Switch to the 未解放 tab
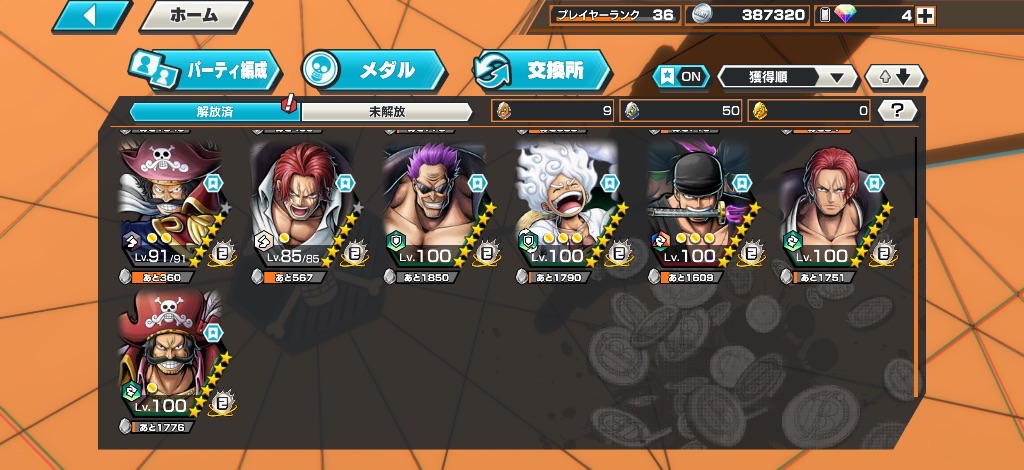 point(386,111)
